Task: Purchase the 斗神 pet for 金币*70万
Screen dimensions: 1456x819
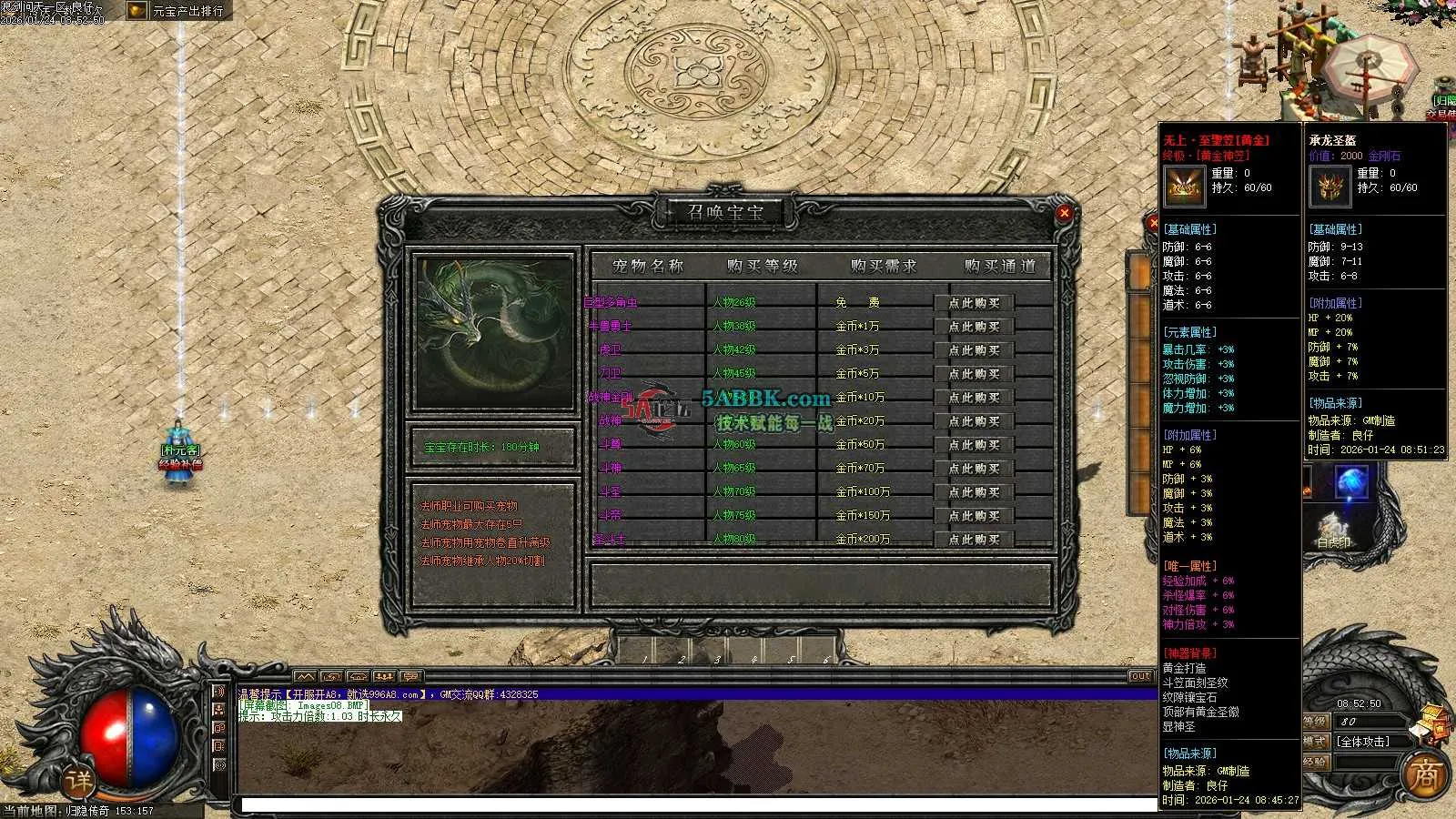Action: coord(974,469)
